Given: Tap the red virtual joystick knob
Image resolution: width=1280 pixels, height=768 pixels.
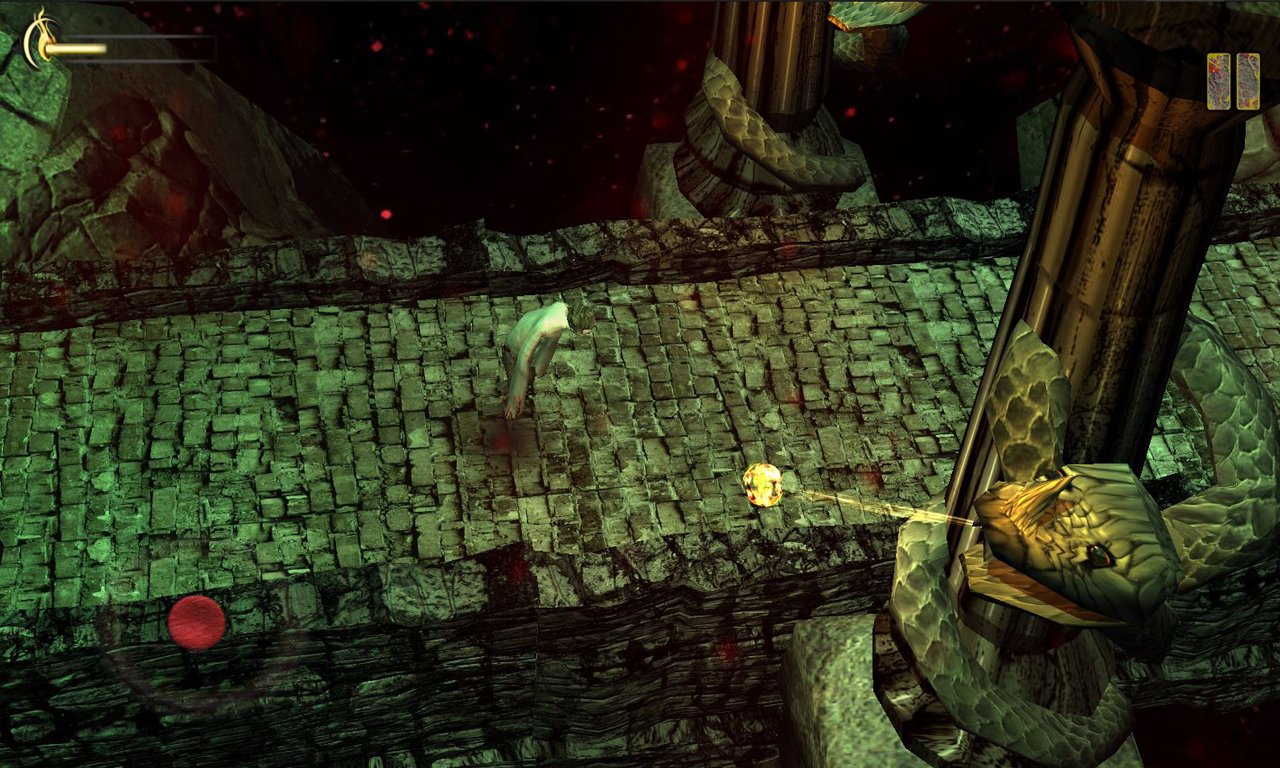Looking at the screenshot, I should click(x=196, y=622).
